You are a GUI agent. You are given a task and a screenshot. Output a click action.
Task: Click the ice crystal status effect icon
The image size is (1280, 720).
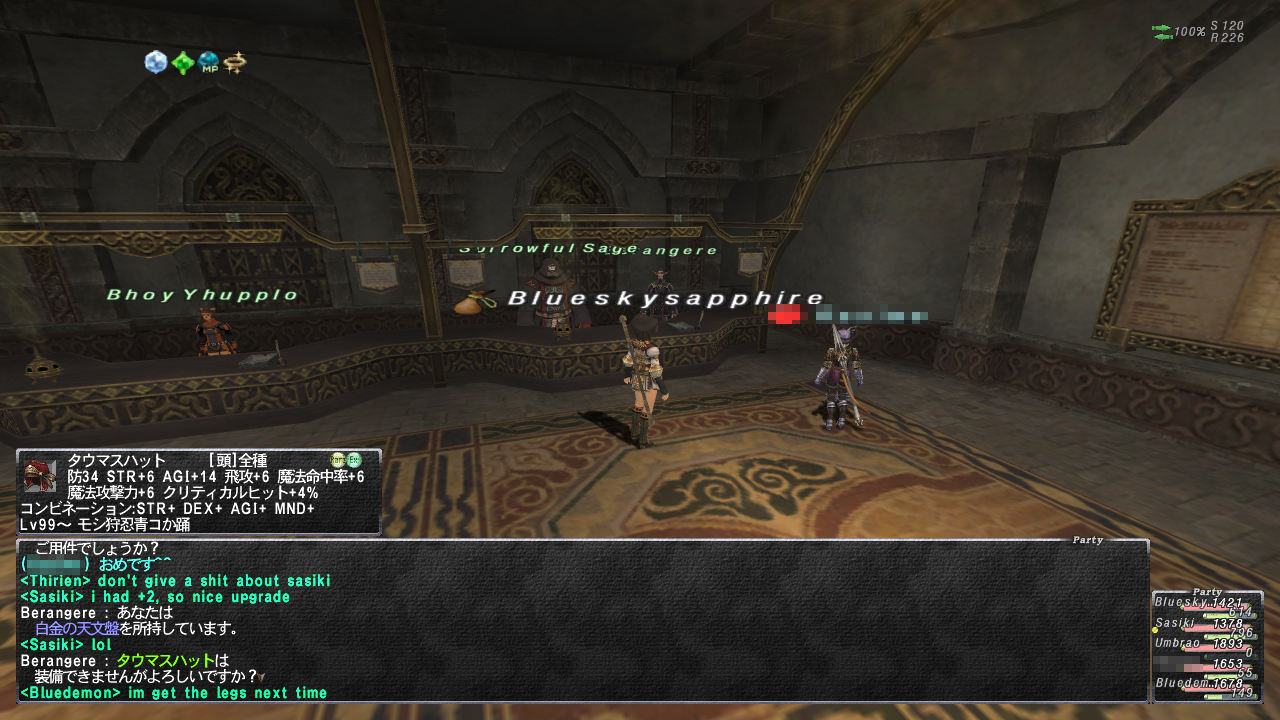coord(155,63)
